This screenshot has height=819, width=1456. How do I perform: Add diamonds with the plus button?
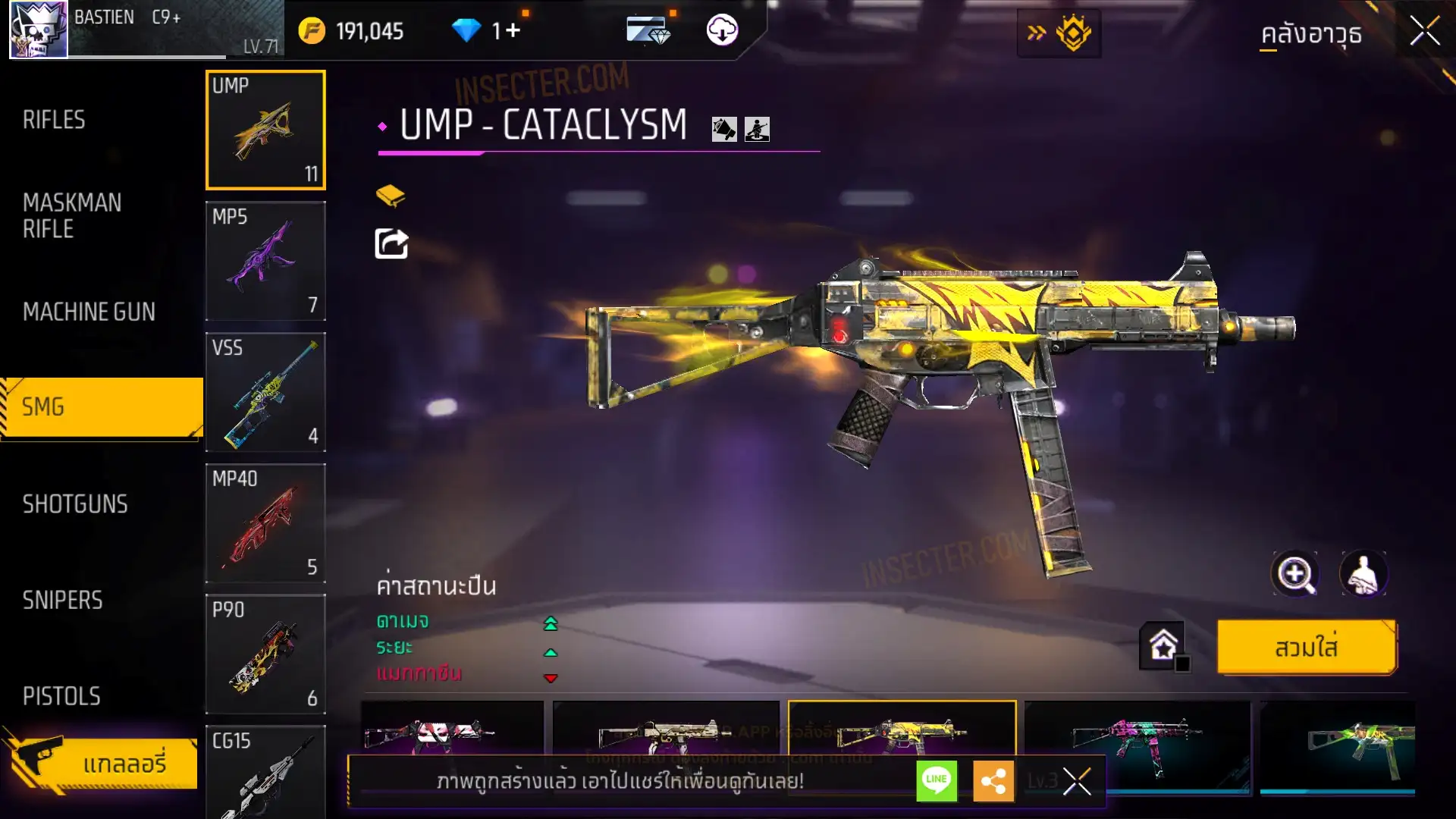click(x=513, y=30)
